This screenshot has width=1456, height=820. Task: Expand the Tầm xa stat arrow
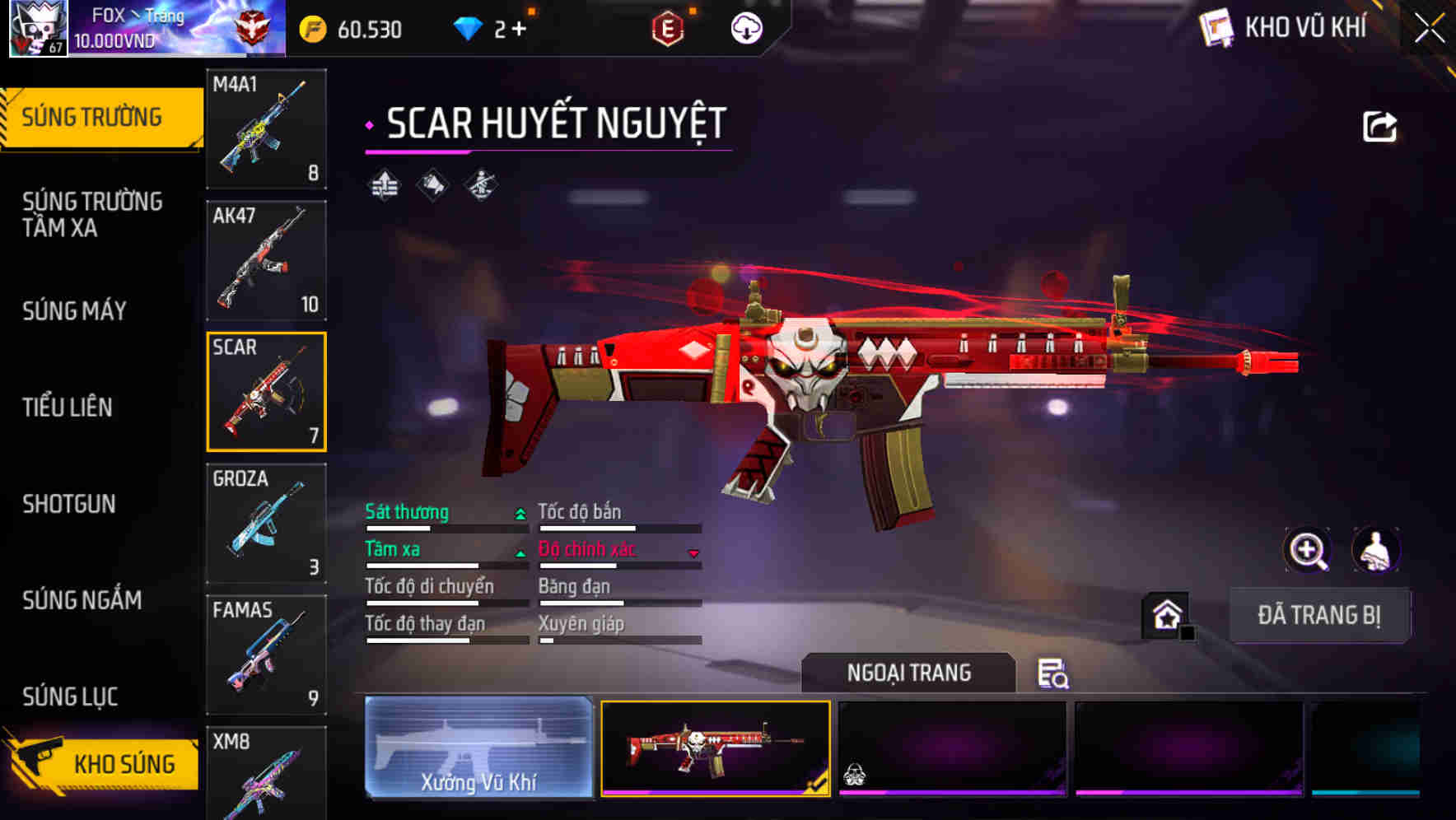pos(520,552)
